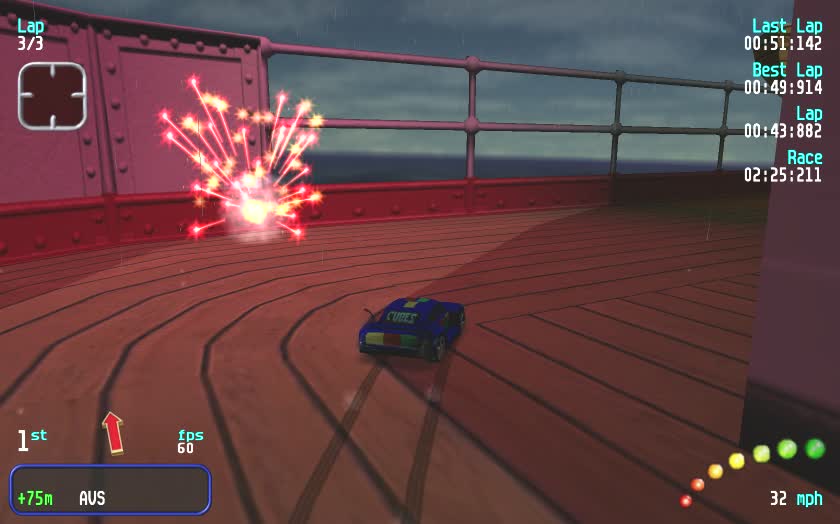Select the AVS opponent gap panel

pyautogui.click(x=110, y=490)
